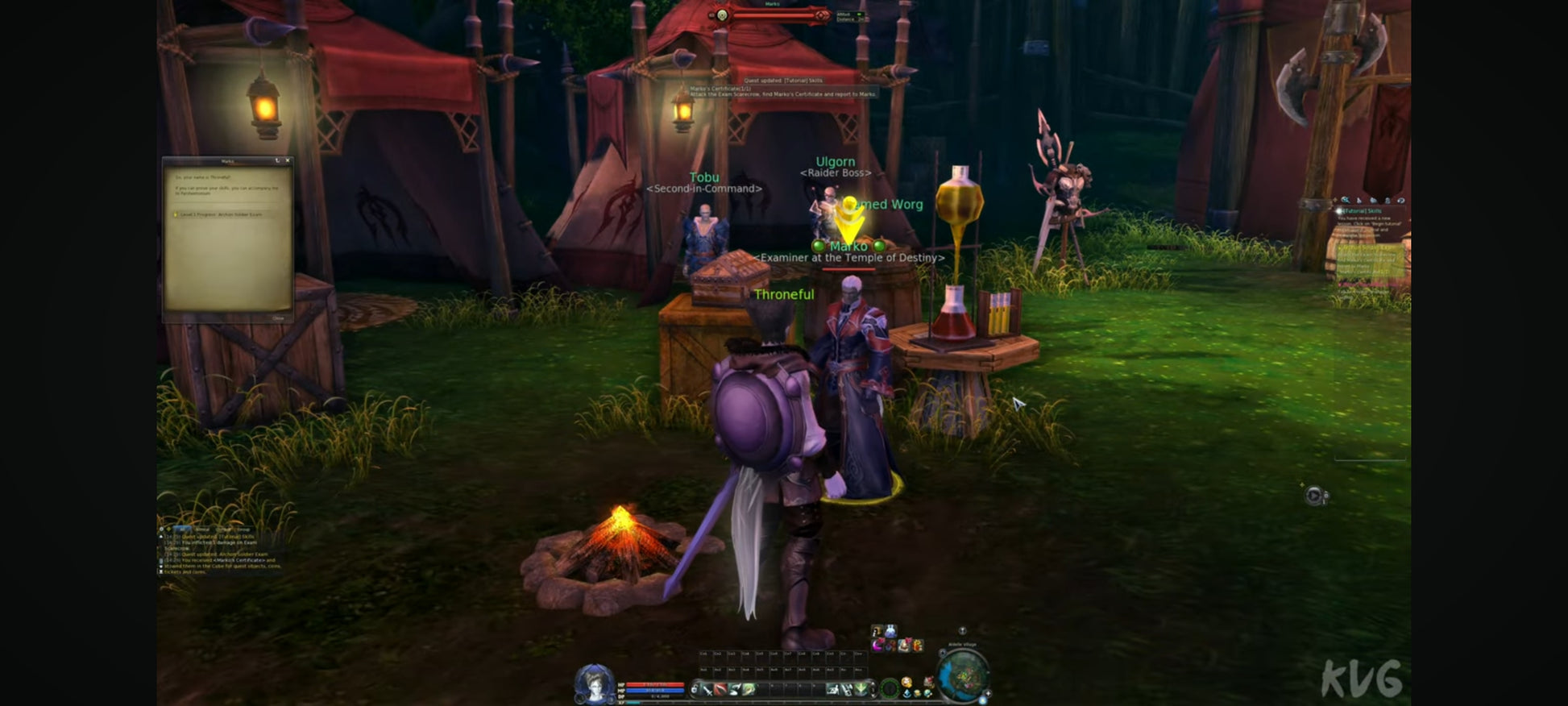Click the Close button in Marko's dialogue

tap(278, 318)
